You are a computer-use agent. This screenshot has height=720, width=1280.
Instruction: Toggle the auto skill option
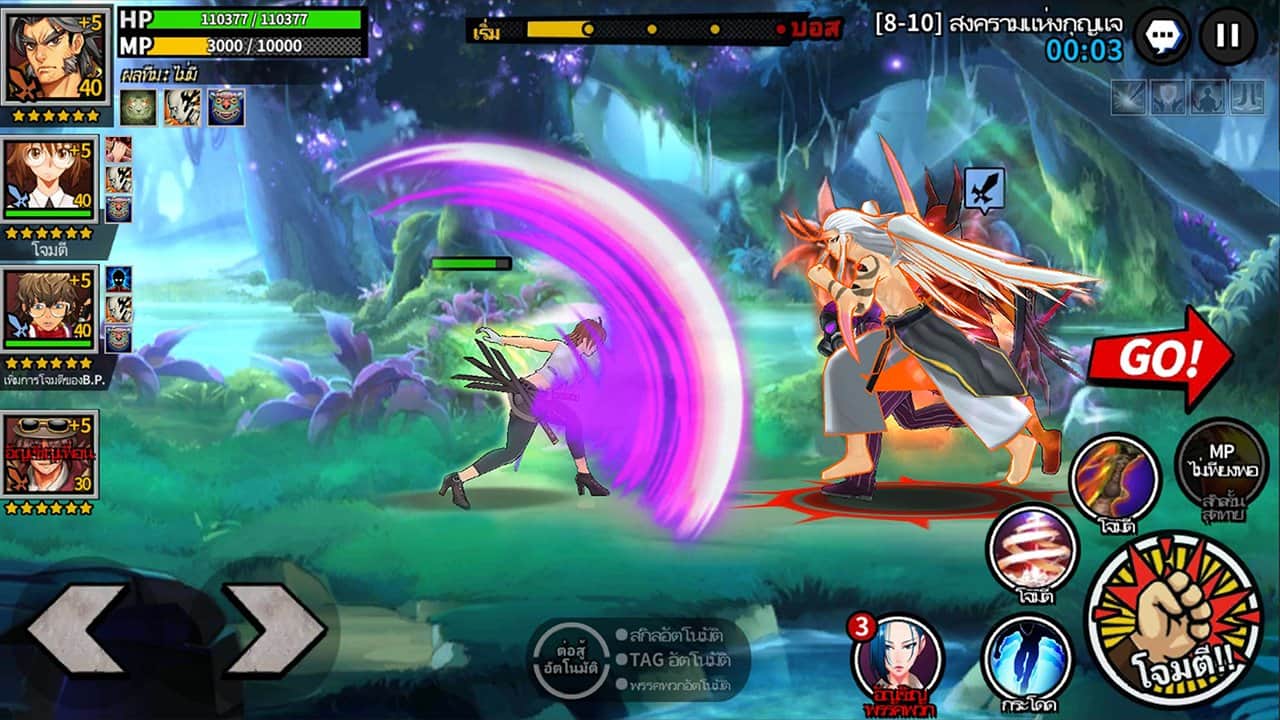pyautogui.click(x=670, y=635)
